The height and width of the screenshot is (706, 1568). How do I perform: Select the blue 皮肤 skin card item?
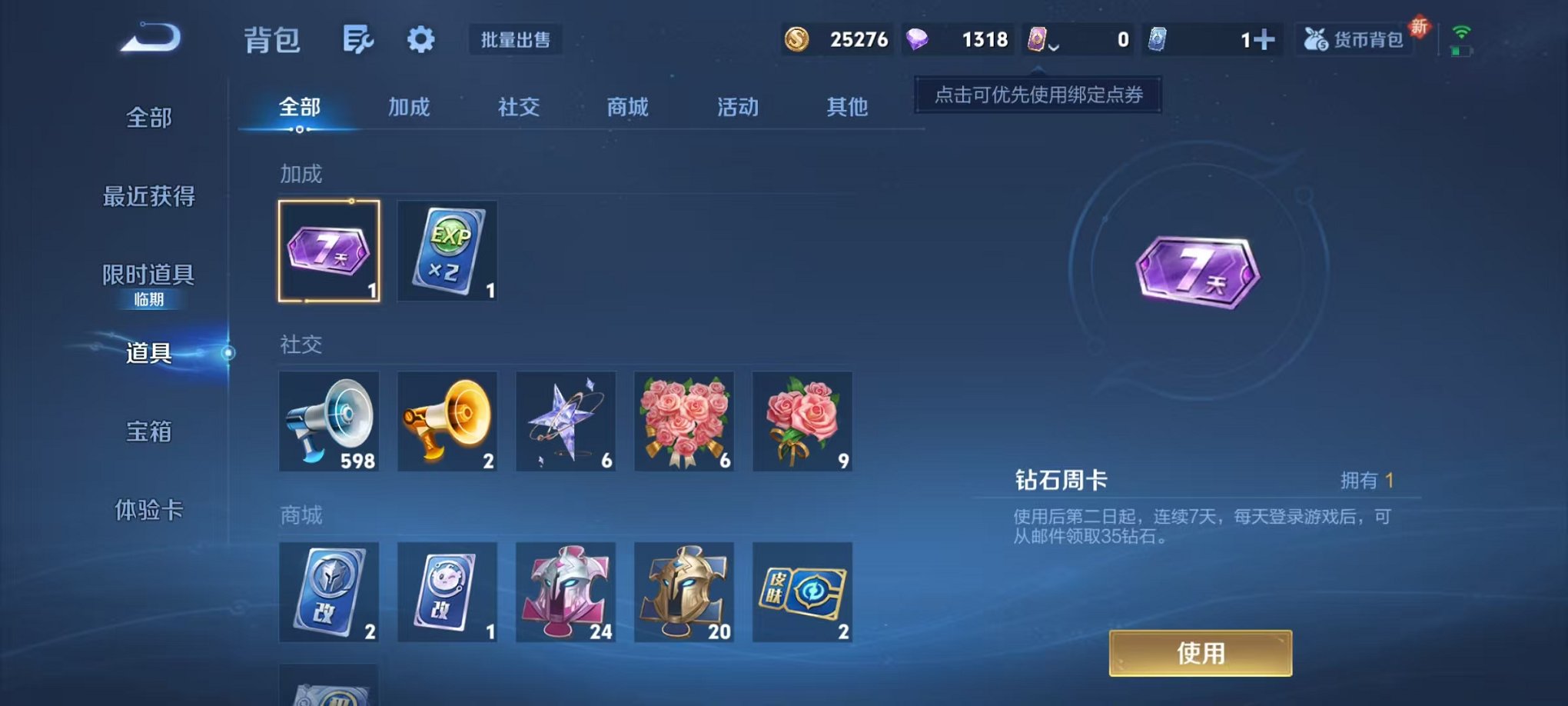click(802, 592)
